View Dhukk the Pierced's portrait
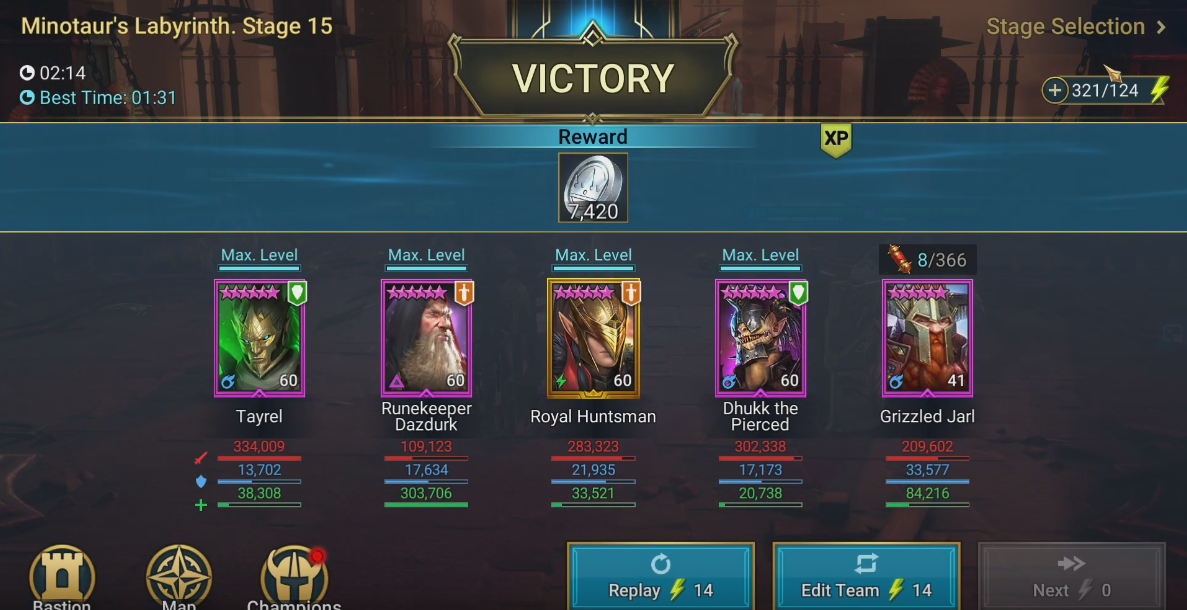 (x=761, y=338)
